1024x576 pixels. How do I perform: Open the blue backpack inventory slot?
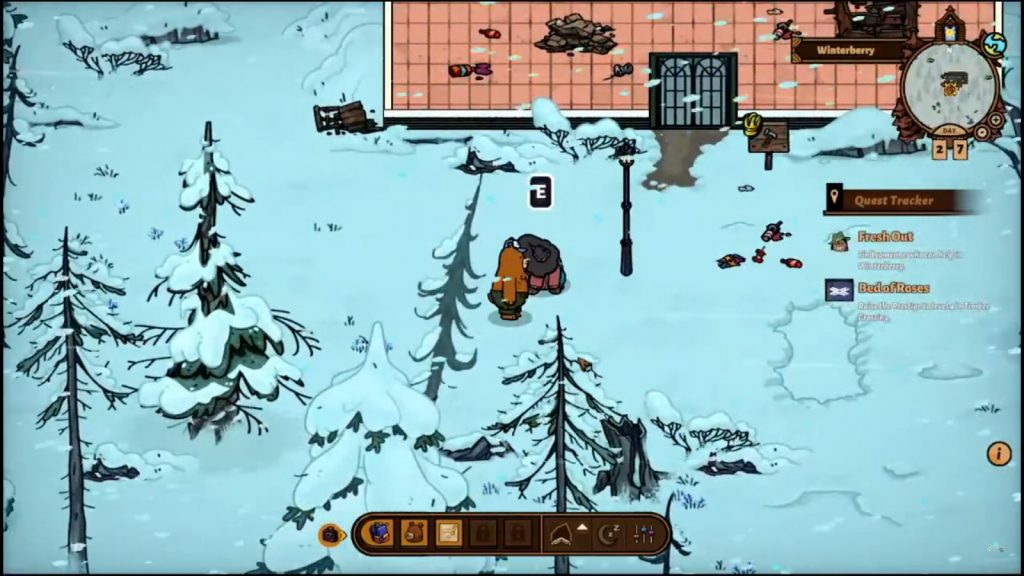pyautogui.click(x=380, y=534)
